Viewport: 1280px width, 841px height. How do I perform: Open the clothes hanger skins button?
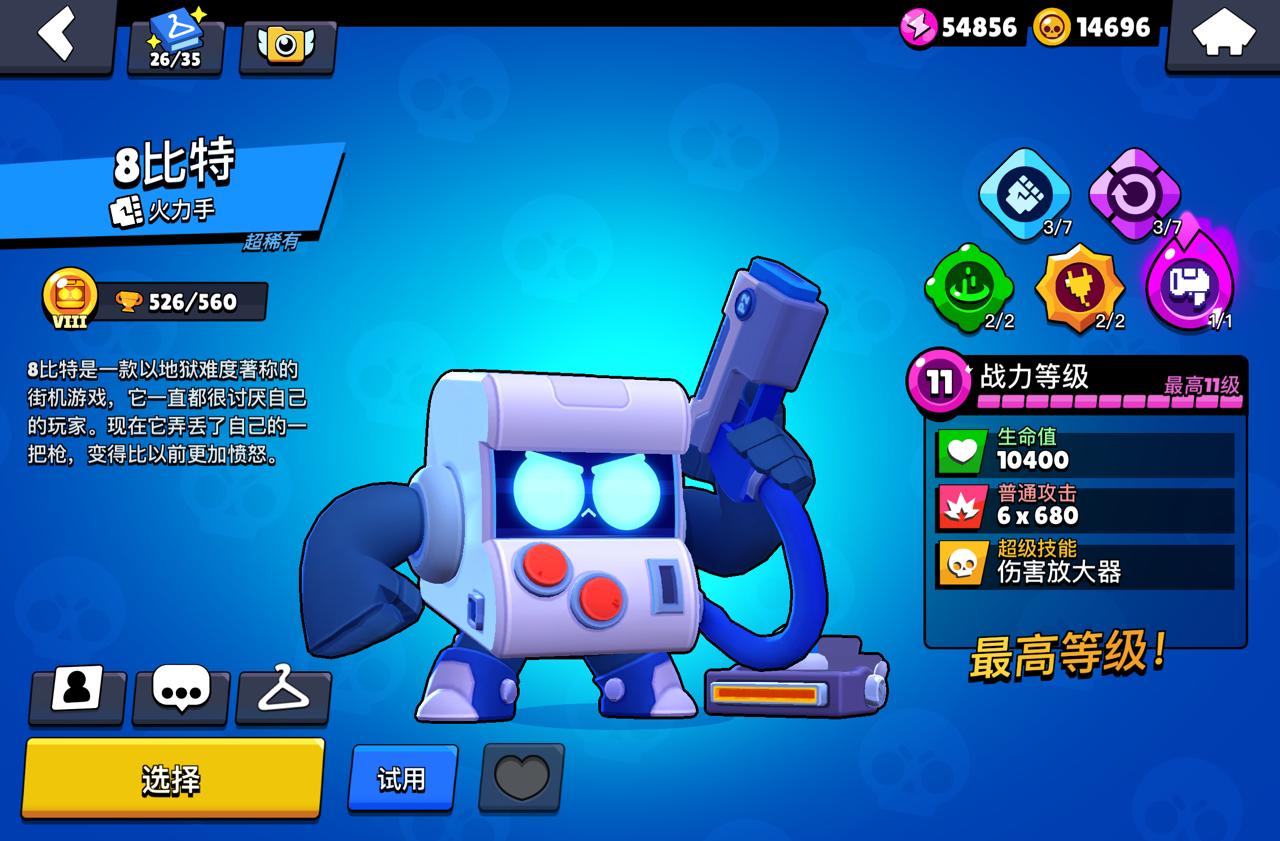click(284, 692)
